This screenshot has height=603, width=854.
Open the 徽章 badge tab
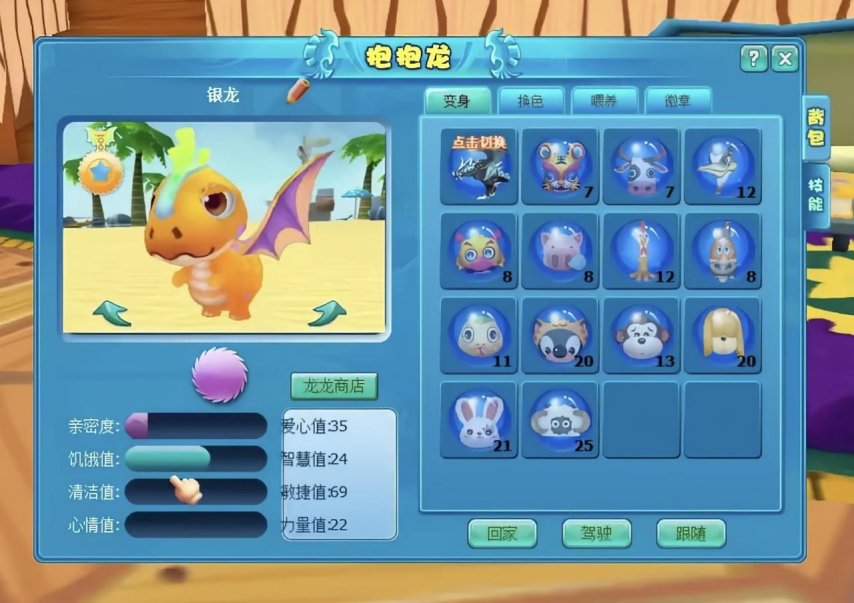678,100
